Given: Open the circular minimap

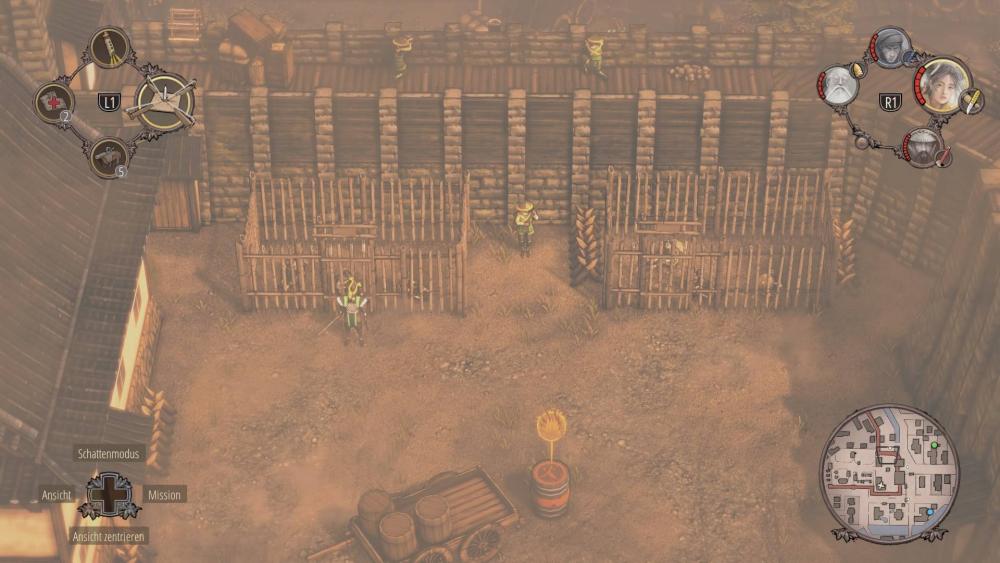Looking at the screenshot, I should coord(889,474).
